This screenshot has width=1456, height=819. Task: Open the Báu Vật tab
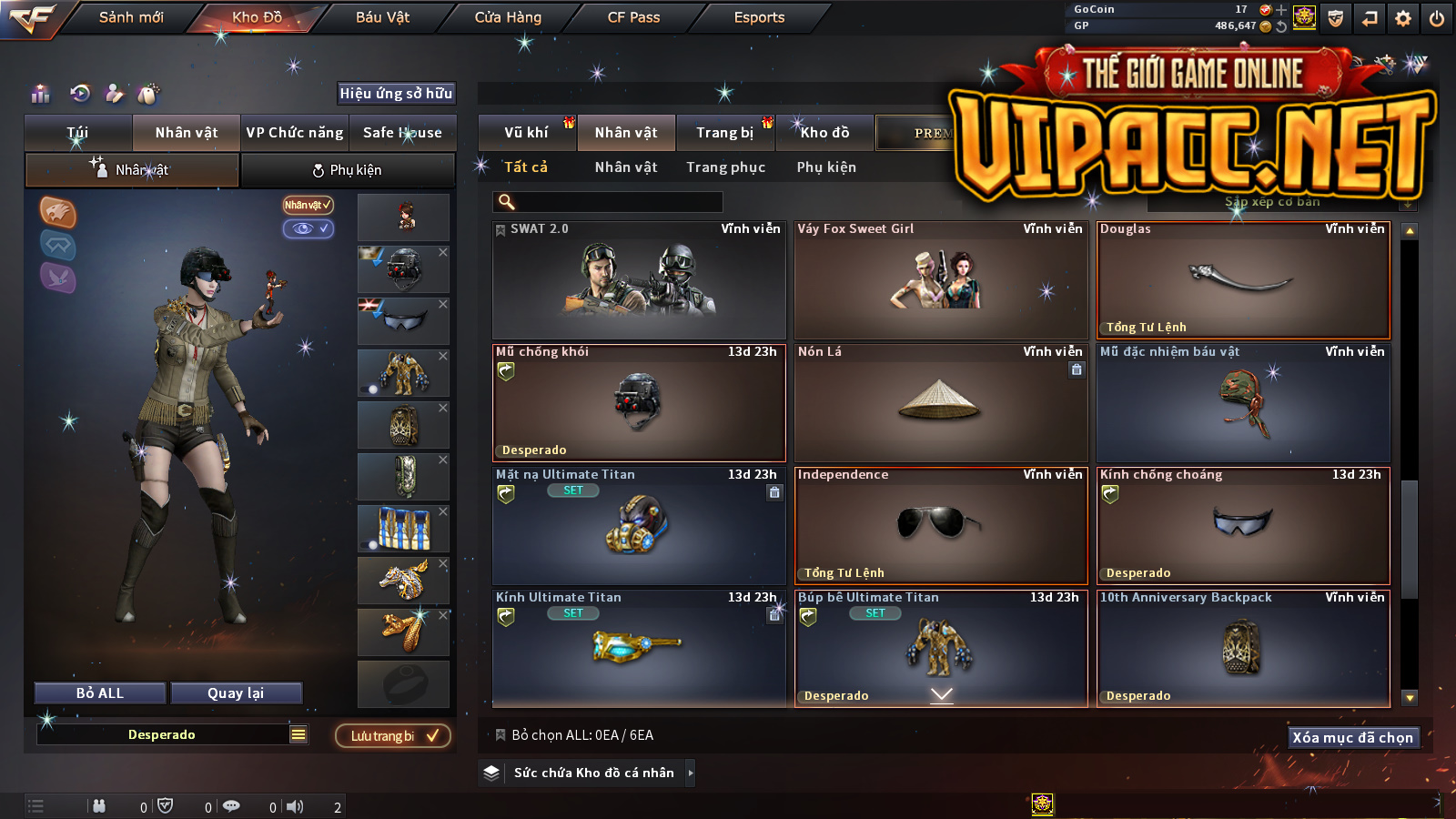[x=382, y=17]
